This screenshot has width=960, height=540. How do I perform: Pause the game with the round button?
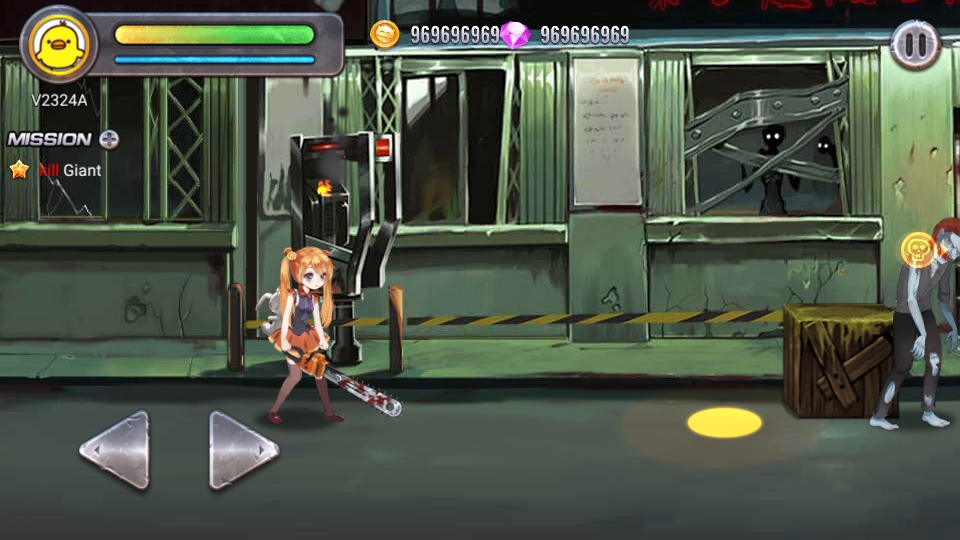915,45
